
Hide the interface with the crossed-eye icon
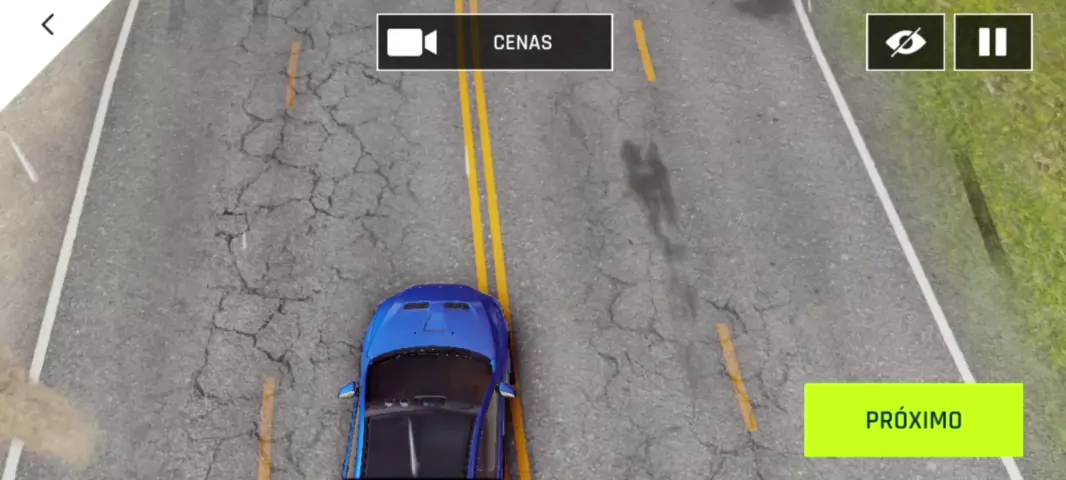click(905, 42)
